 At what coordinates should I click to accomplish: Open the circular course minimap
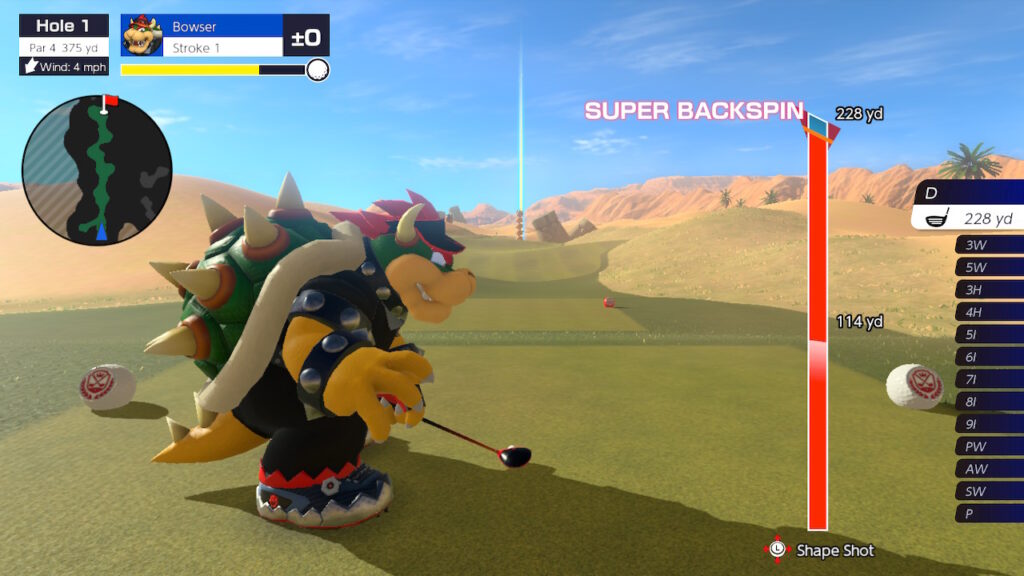click(97, 170)
